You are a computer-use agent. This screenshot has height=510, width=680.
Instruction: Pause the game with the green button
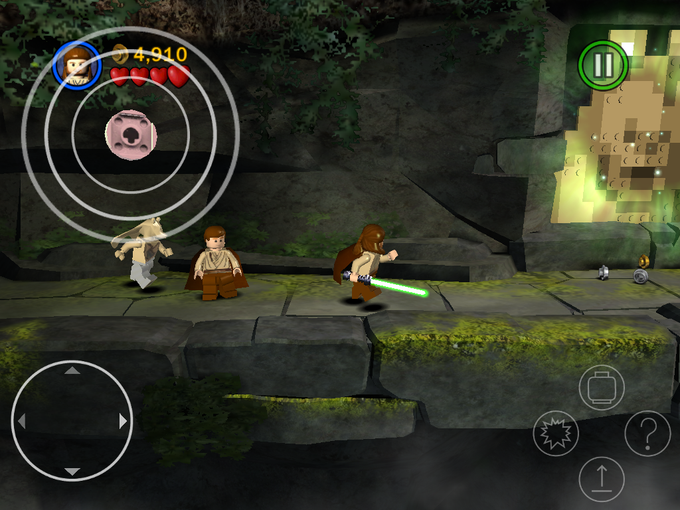click(603, 65)
